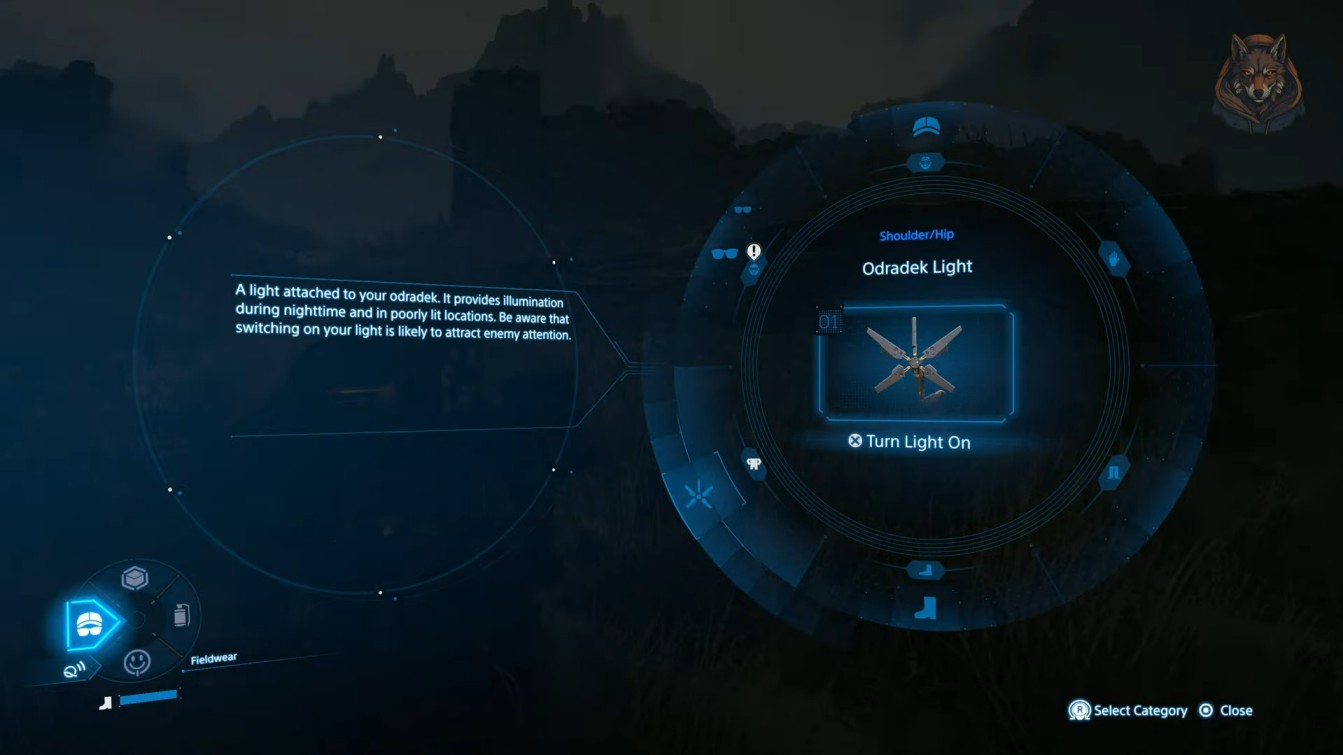
Task: Select the hat icon at the wheel's top
Action: [925, 125]
